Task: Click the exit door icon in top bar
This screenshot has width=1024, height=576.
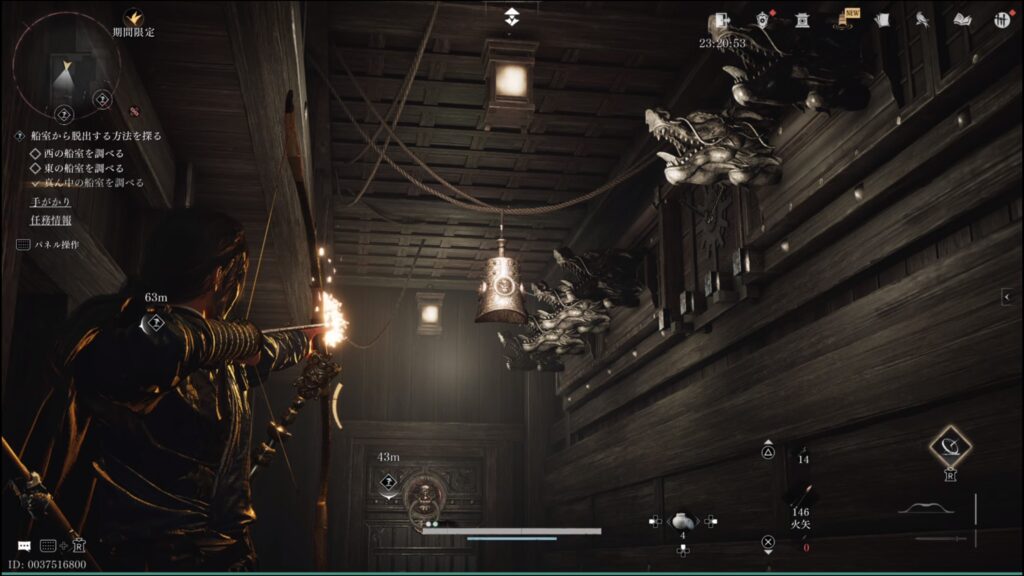Action: 720,20
